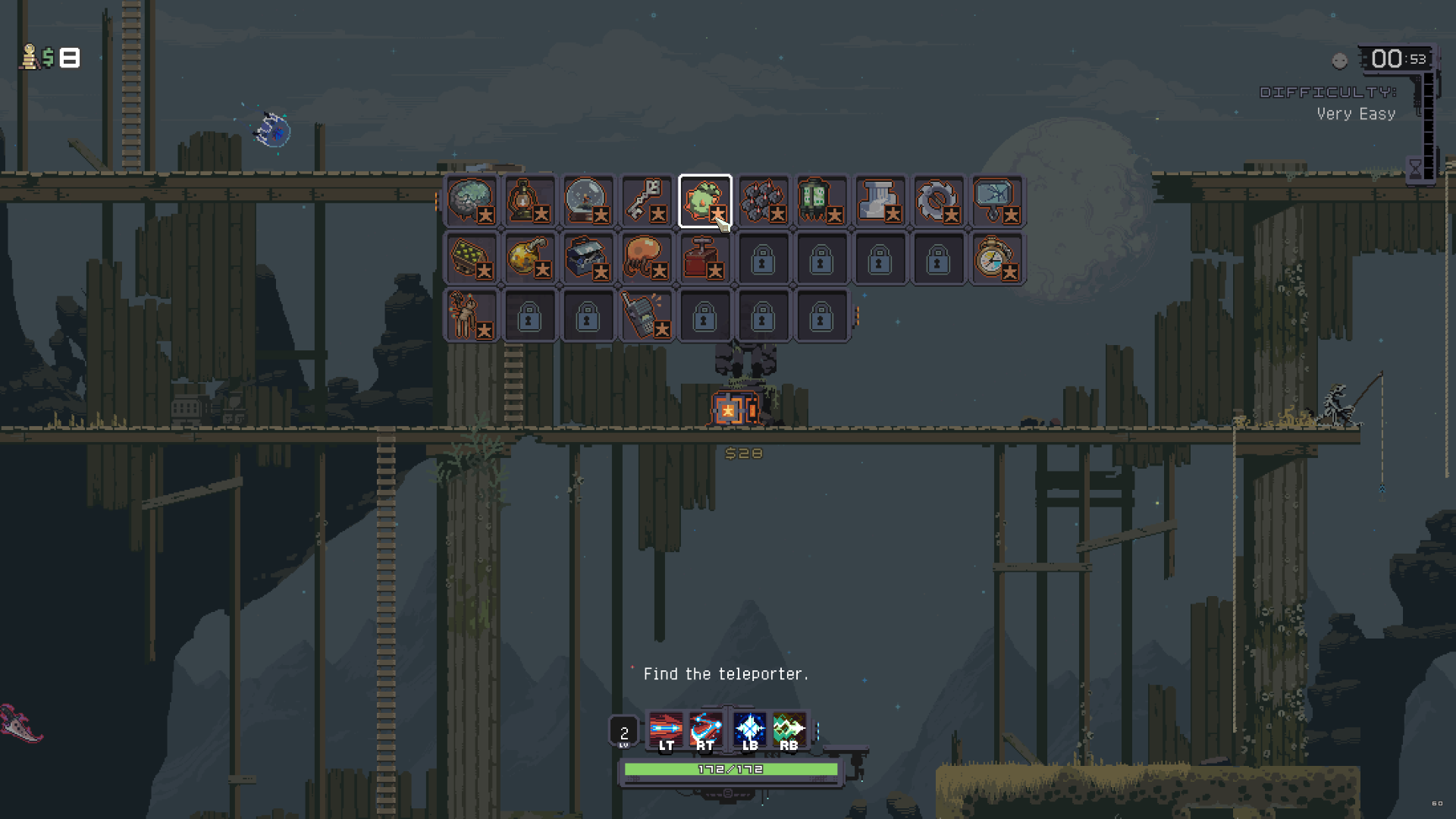Click the green 172/172 health bar
This screenshot has height=819, width=1456.
click(730, 768)
